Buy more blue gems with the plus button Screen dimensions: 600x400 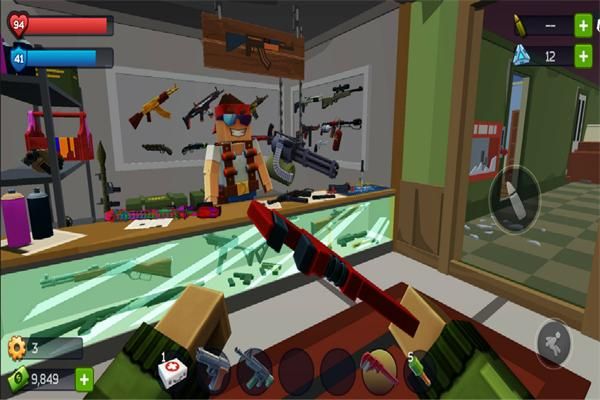click(x=583, y=56)
